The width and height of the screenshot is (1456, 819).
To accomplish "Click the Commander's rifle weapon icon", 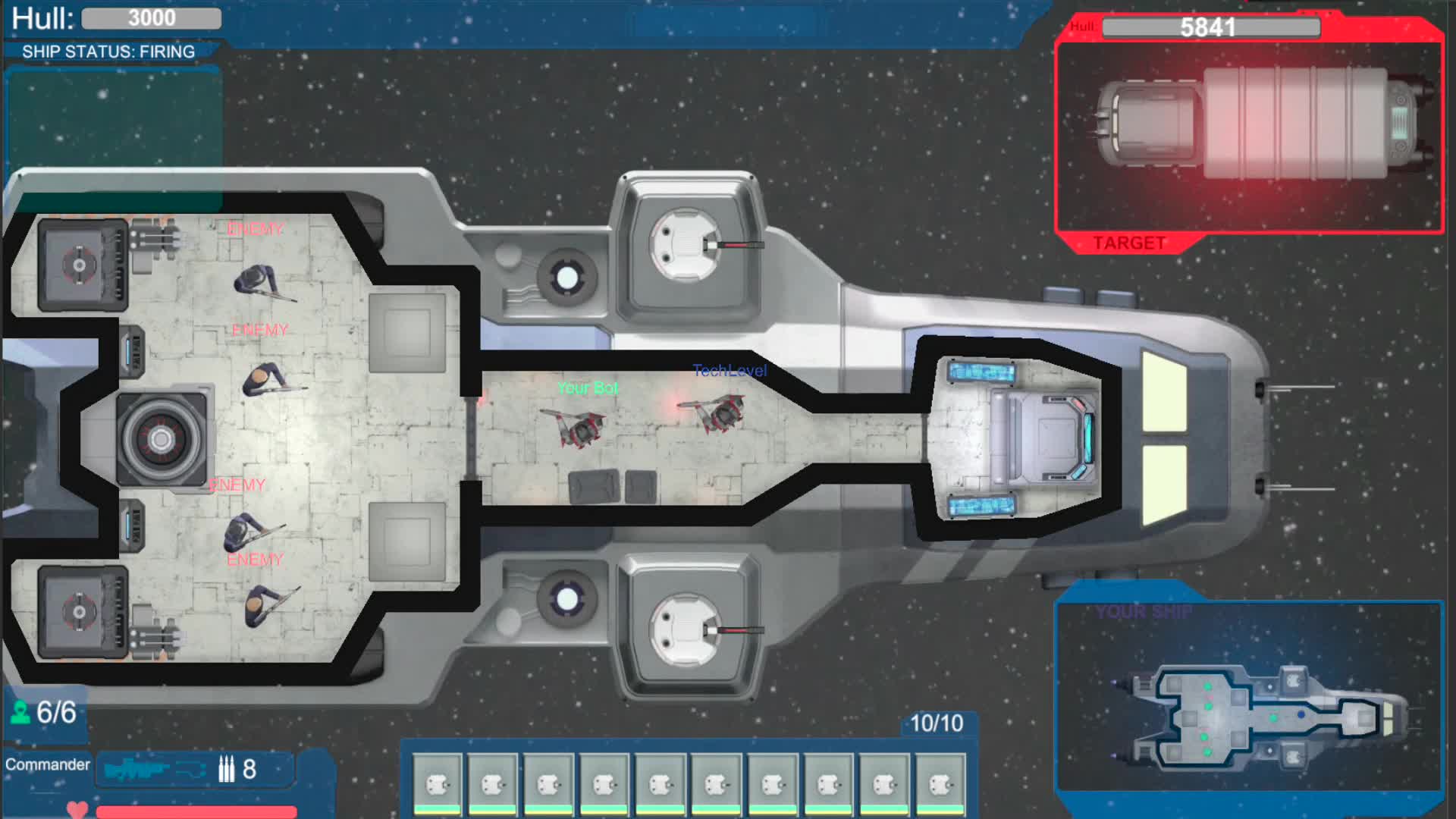I will (x=140, y=768).
